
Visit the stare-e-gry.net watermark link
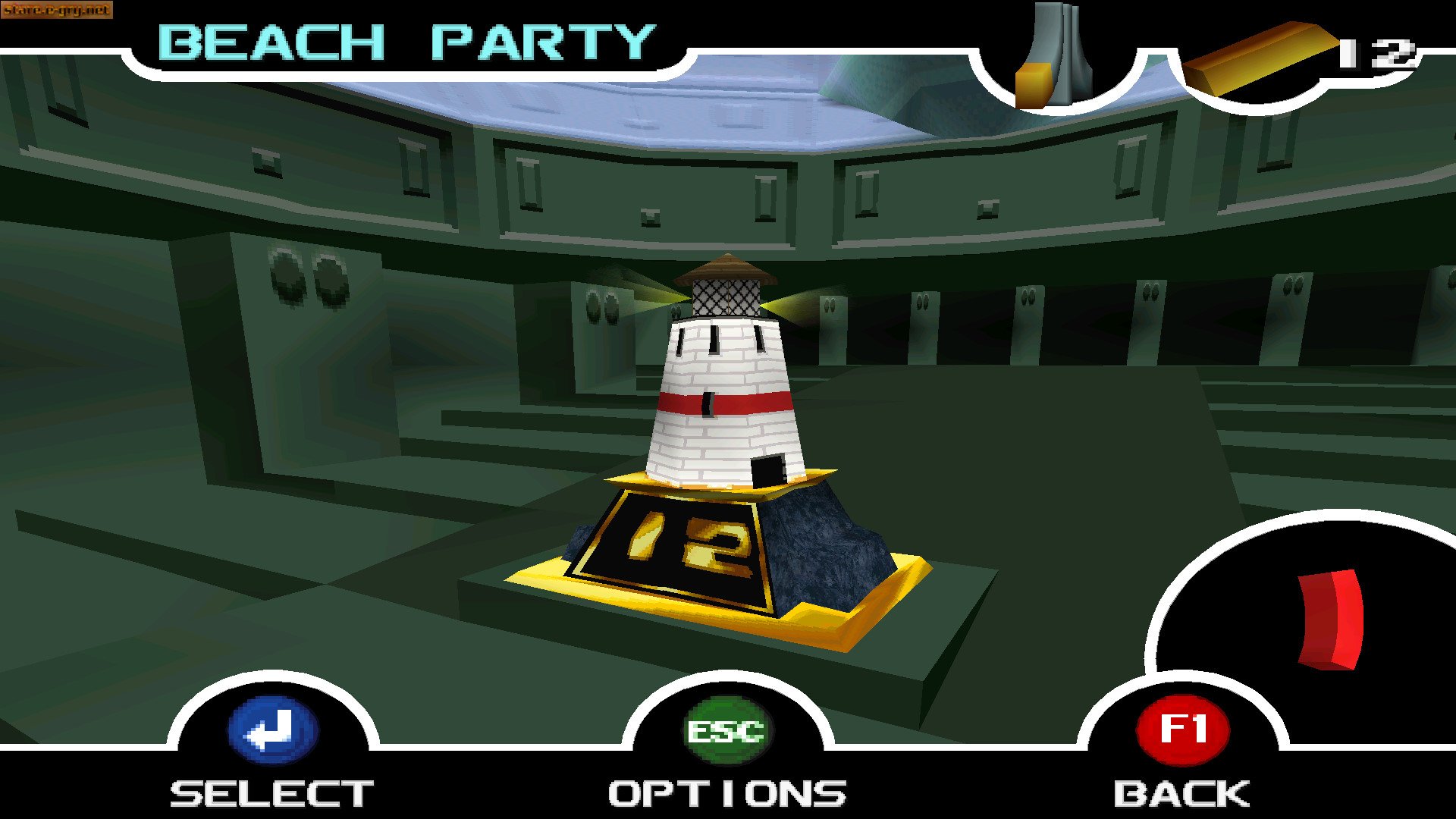pyautogui.click(x=57, y=11)
